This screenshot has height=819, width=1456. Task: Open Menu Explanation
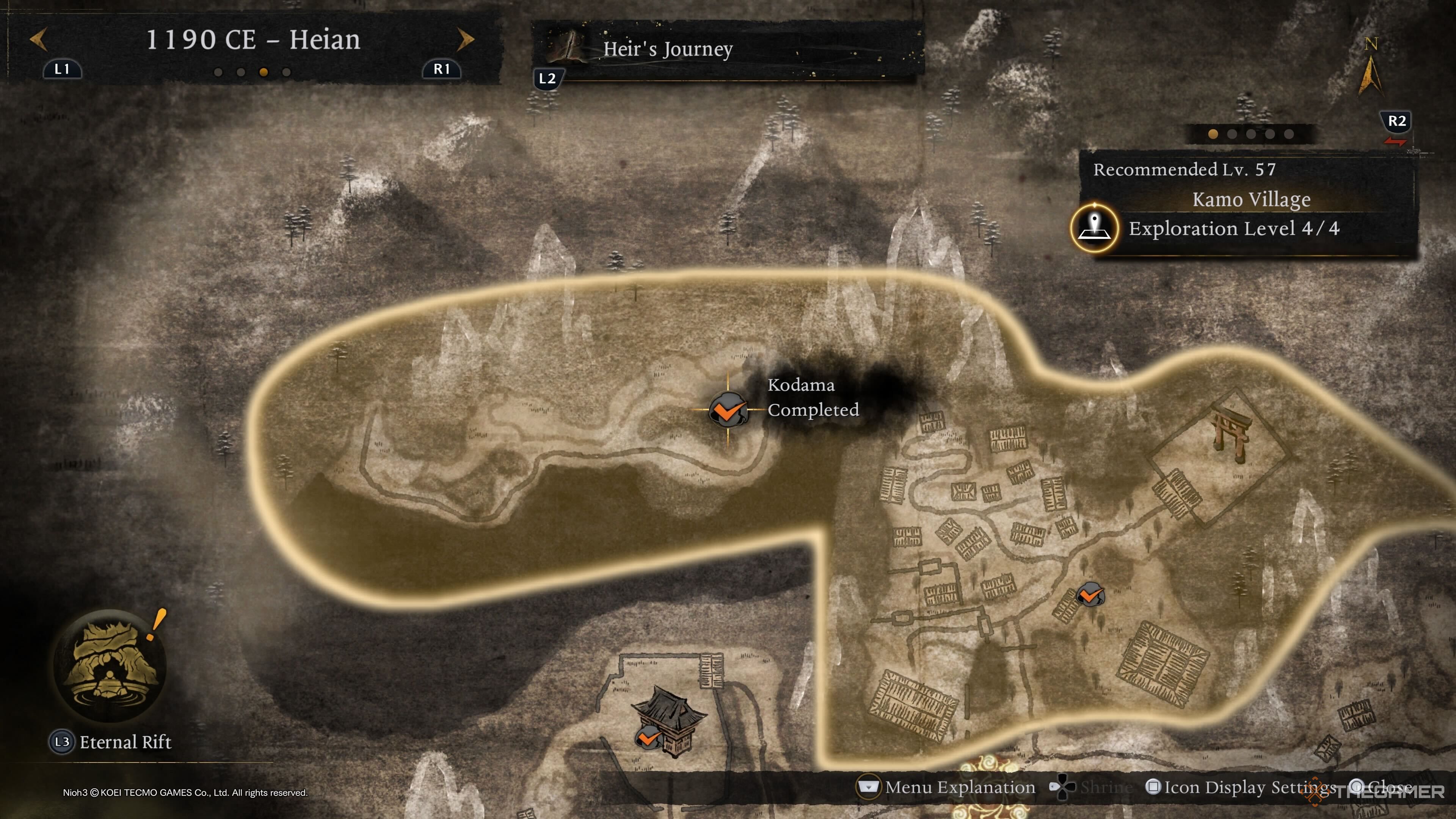[947, 788]
